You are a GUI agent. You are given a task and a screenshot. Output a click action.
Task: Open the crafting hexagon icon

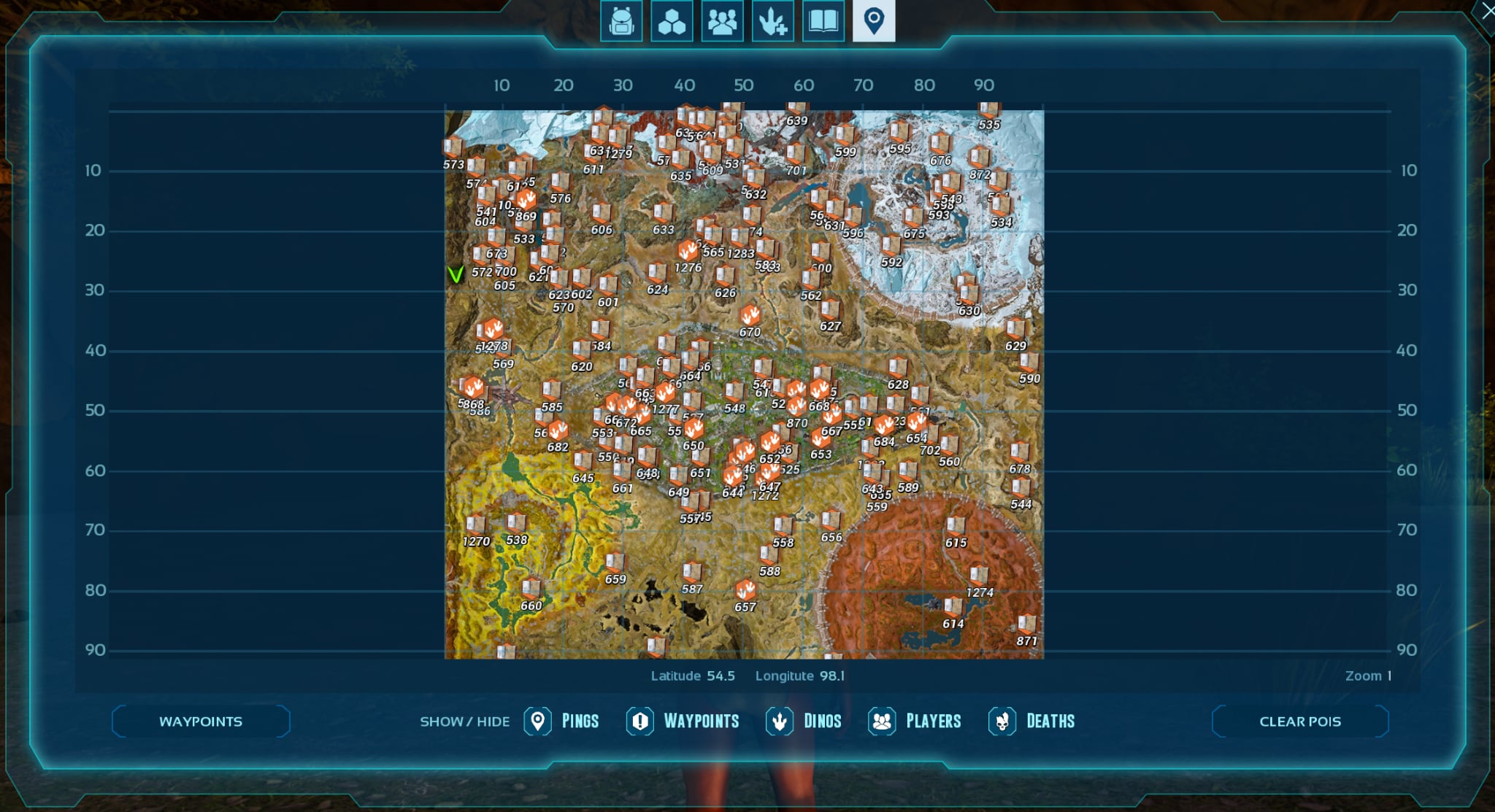[672, 21]
